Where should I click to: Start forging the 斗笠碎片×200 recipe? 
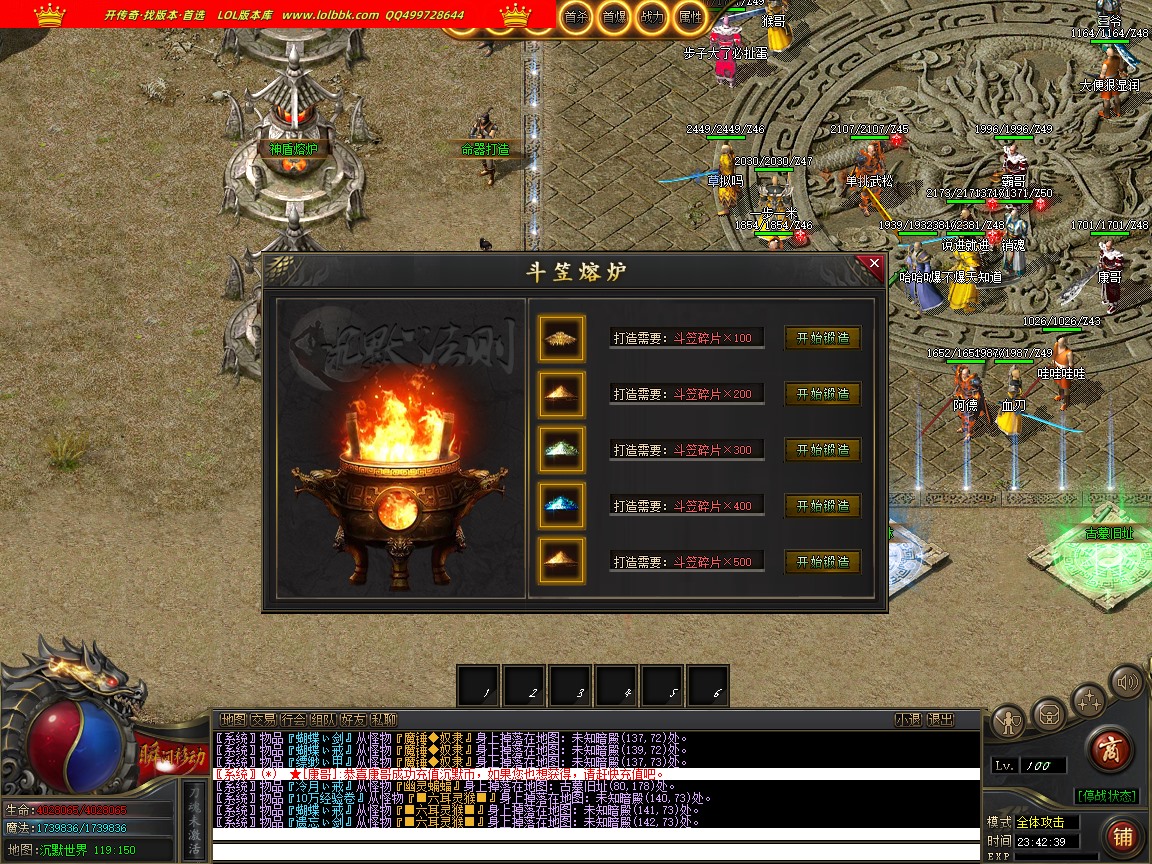[822, 394]
